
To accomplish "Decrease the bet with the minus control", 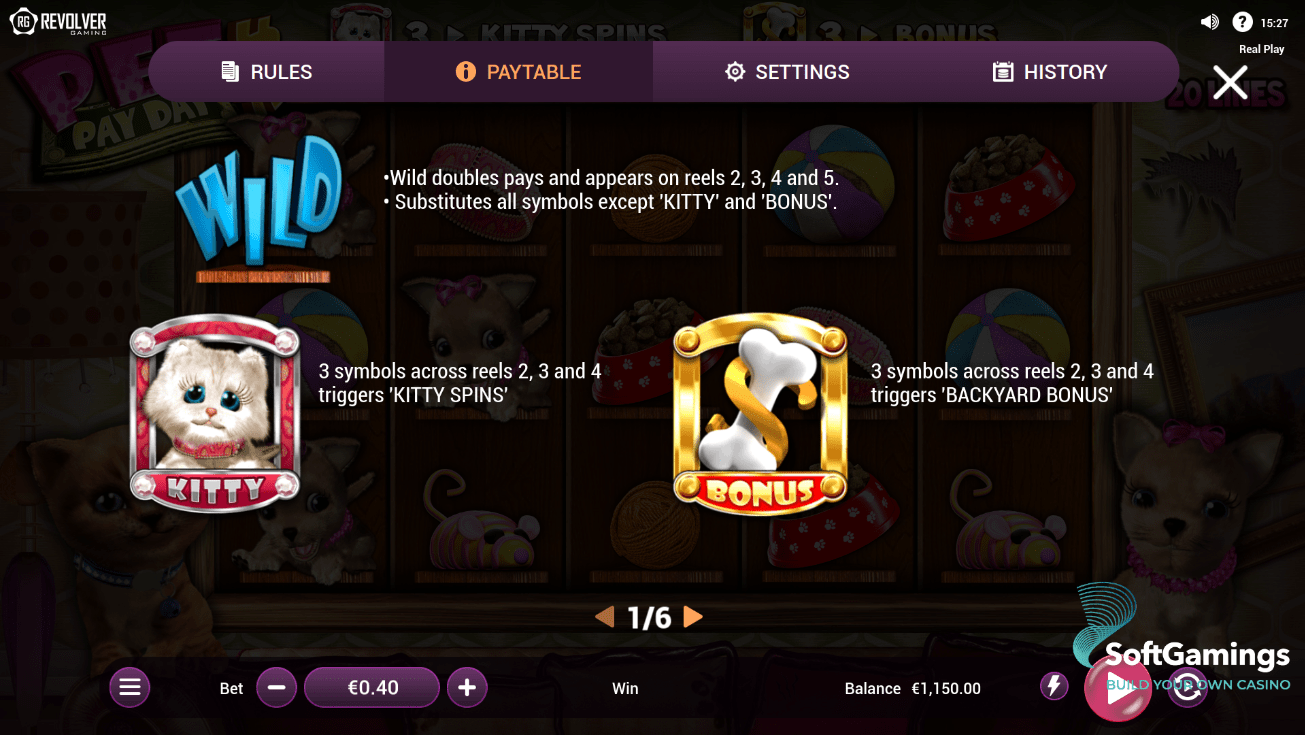I will [x=276, y=687].
